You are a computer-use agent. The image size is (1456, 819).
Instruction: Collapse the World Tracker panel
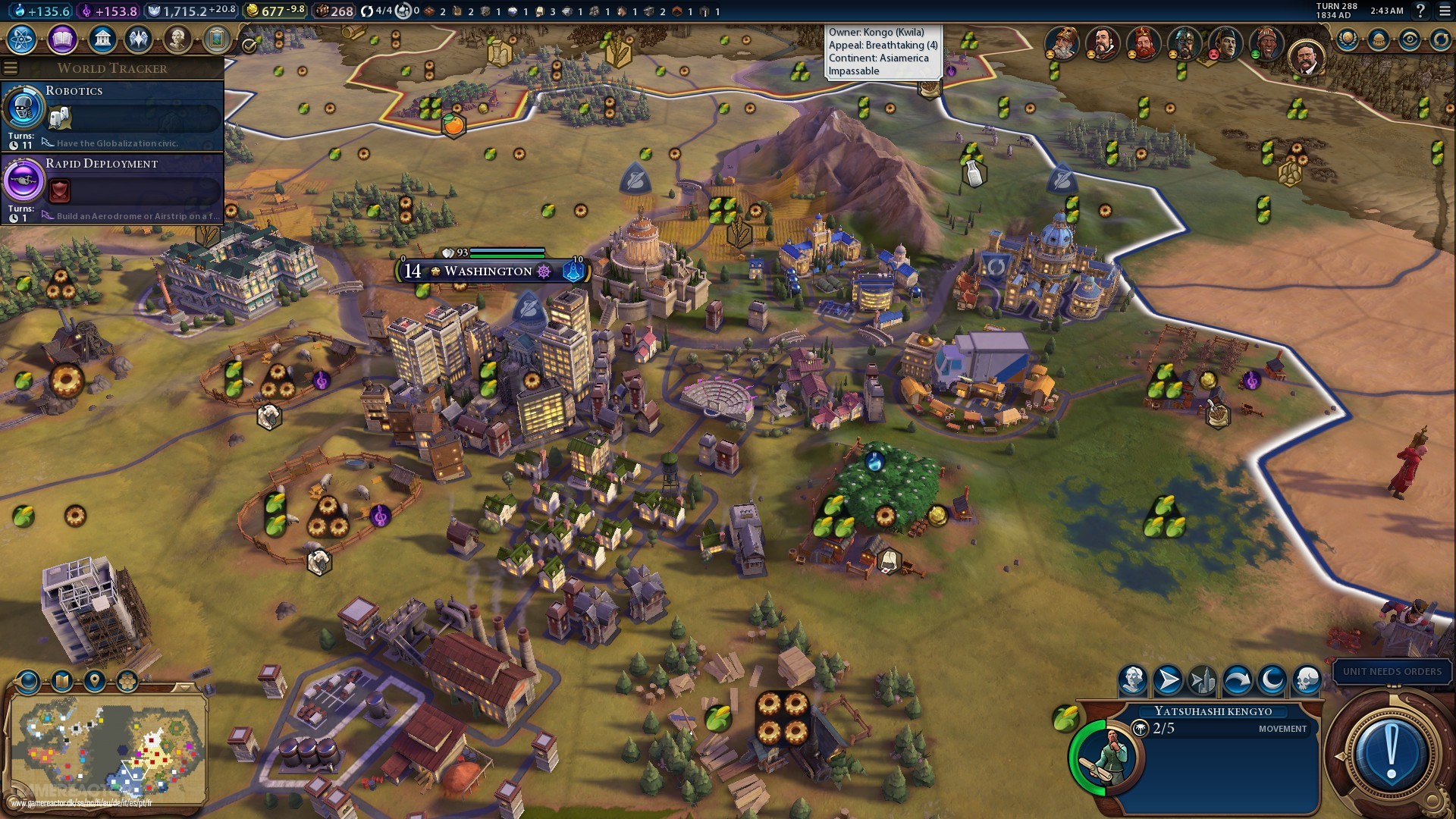pyautogui.click(x=10, y=67)
